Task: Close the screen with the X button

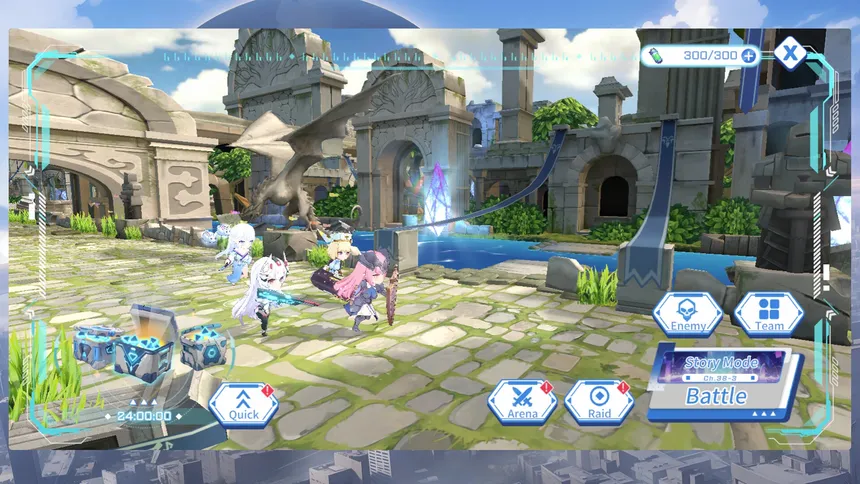Action: pyautogui.click(x=791, y=53)
